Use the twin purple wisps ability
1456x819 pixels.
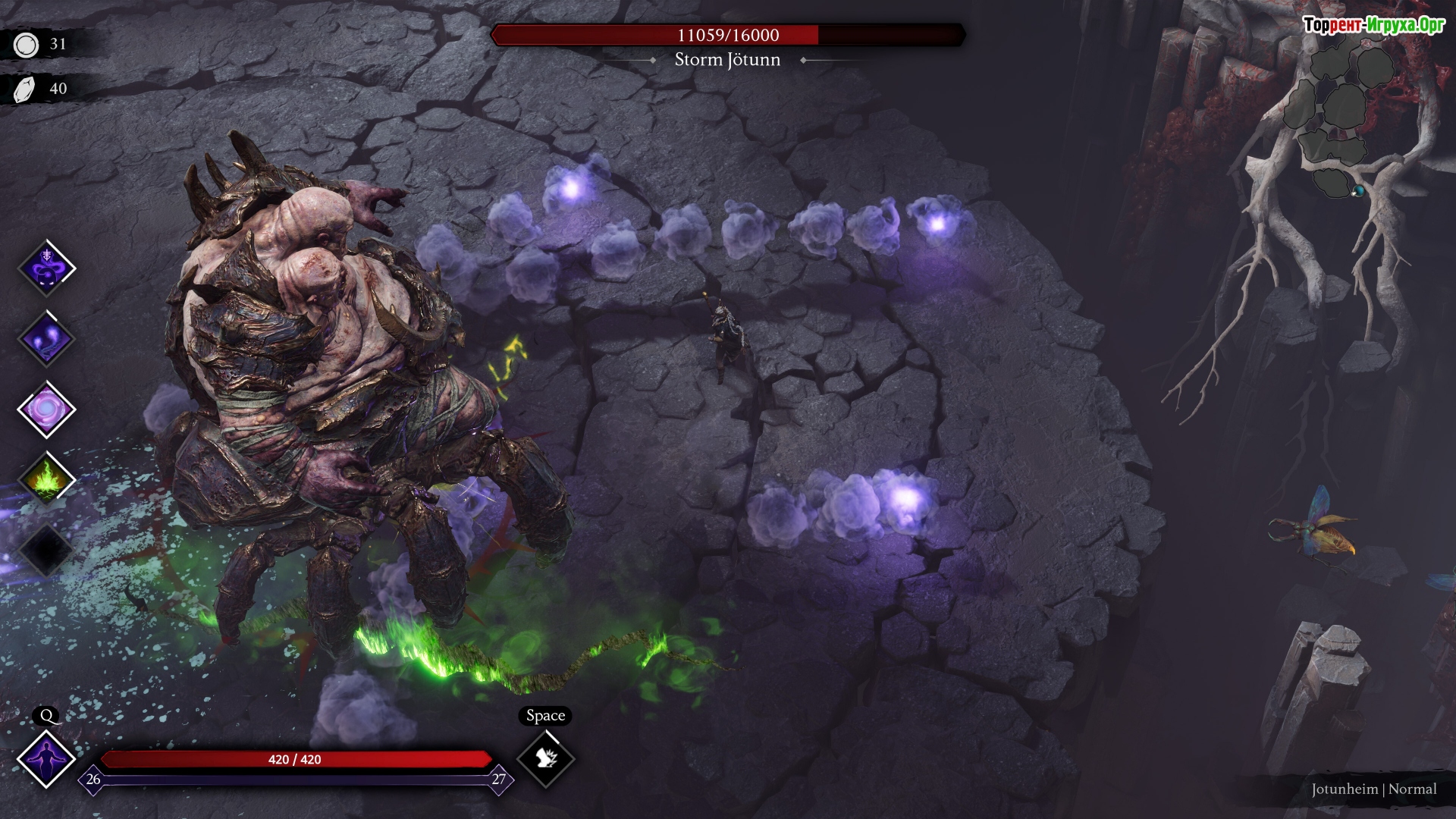click(47, 339)
